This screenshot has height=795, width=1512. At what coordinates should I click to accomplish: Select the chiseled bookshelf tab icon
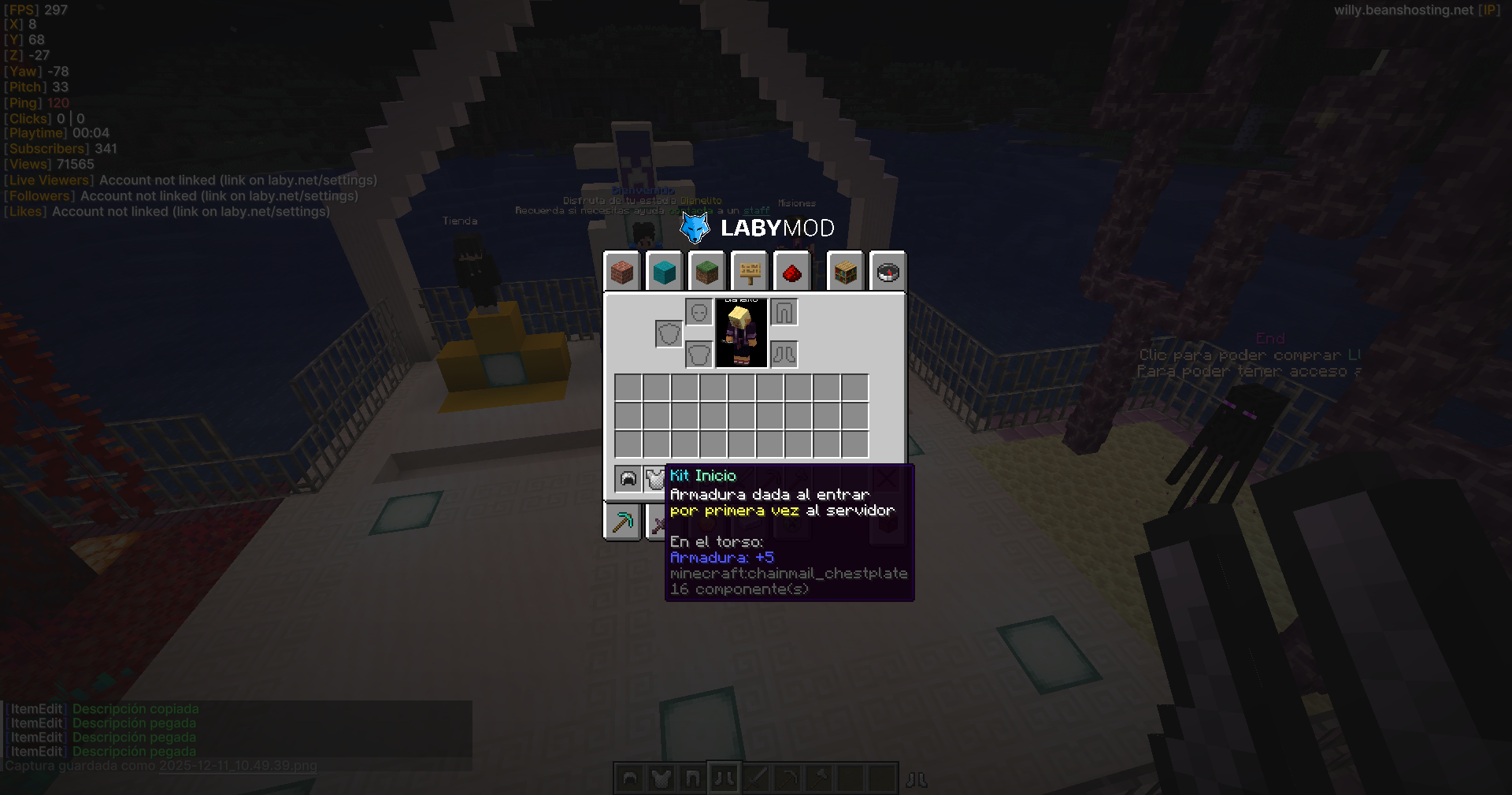pos(846,271)
